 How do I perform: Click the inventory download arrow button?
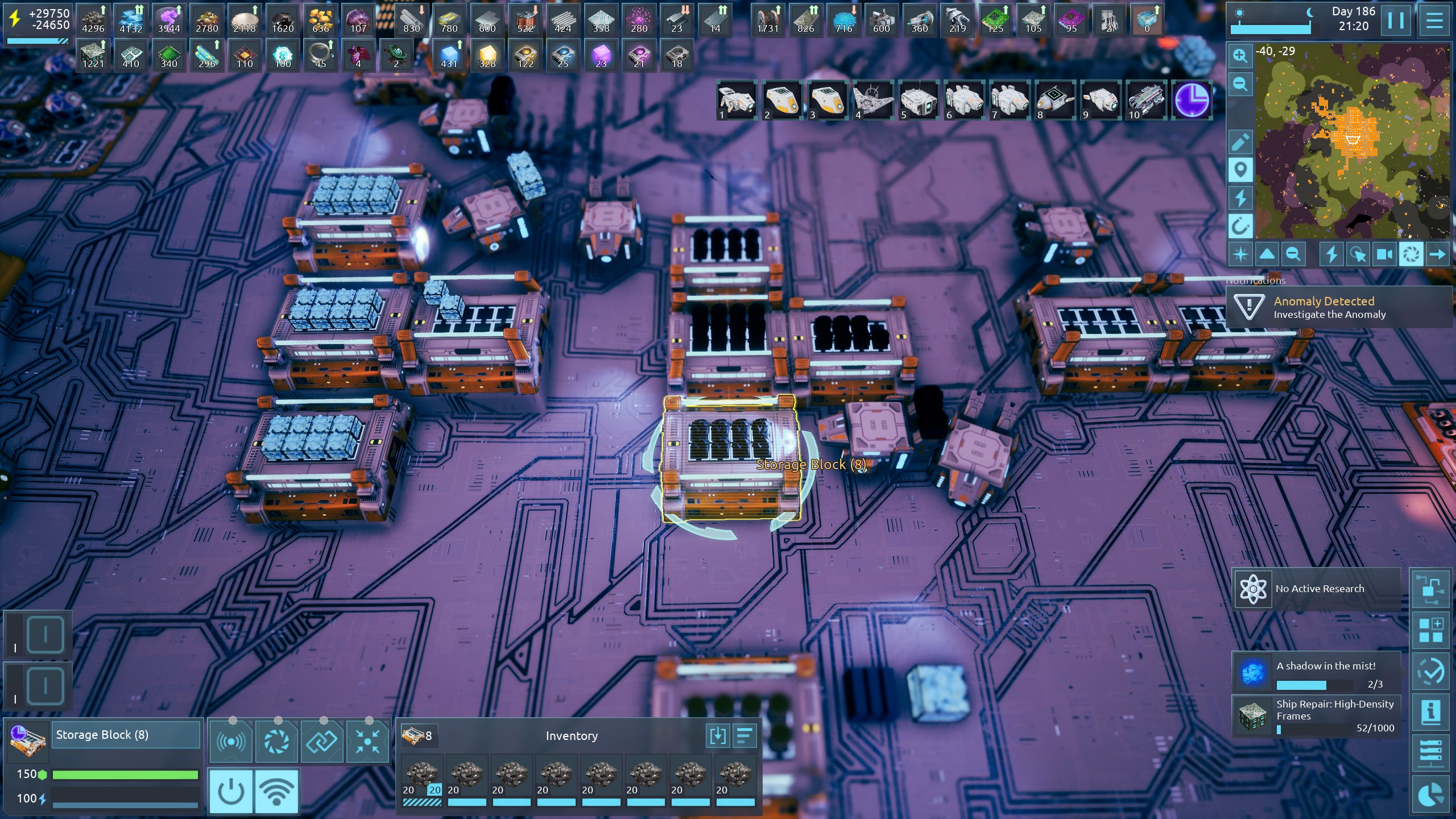717,735
